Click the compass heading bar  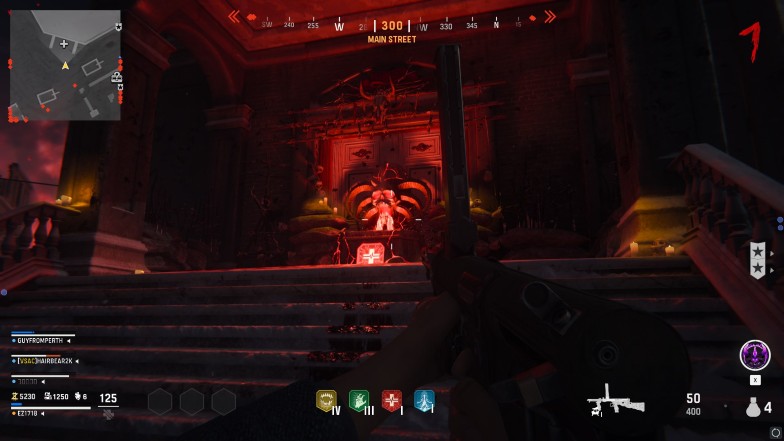(x=391, y=26)
